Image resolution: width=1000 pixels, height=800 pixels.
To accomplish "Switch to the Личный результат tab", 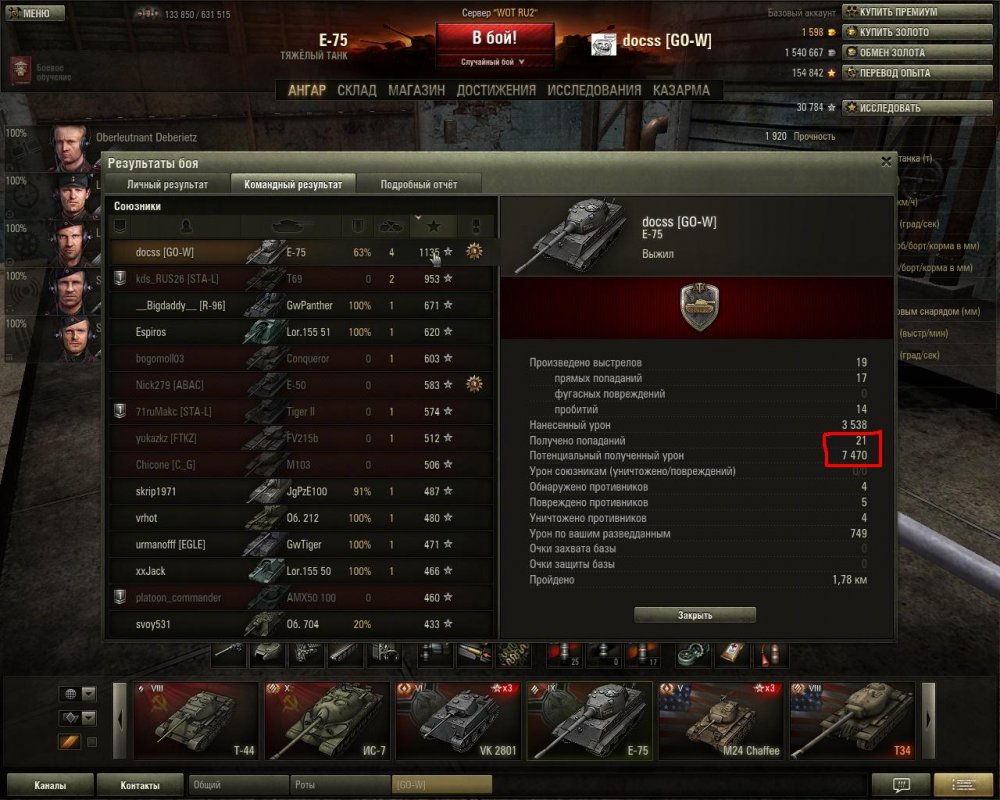I will click(x=167, y=184).
